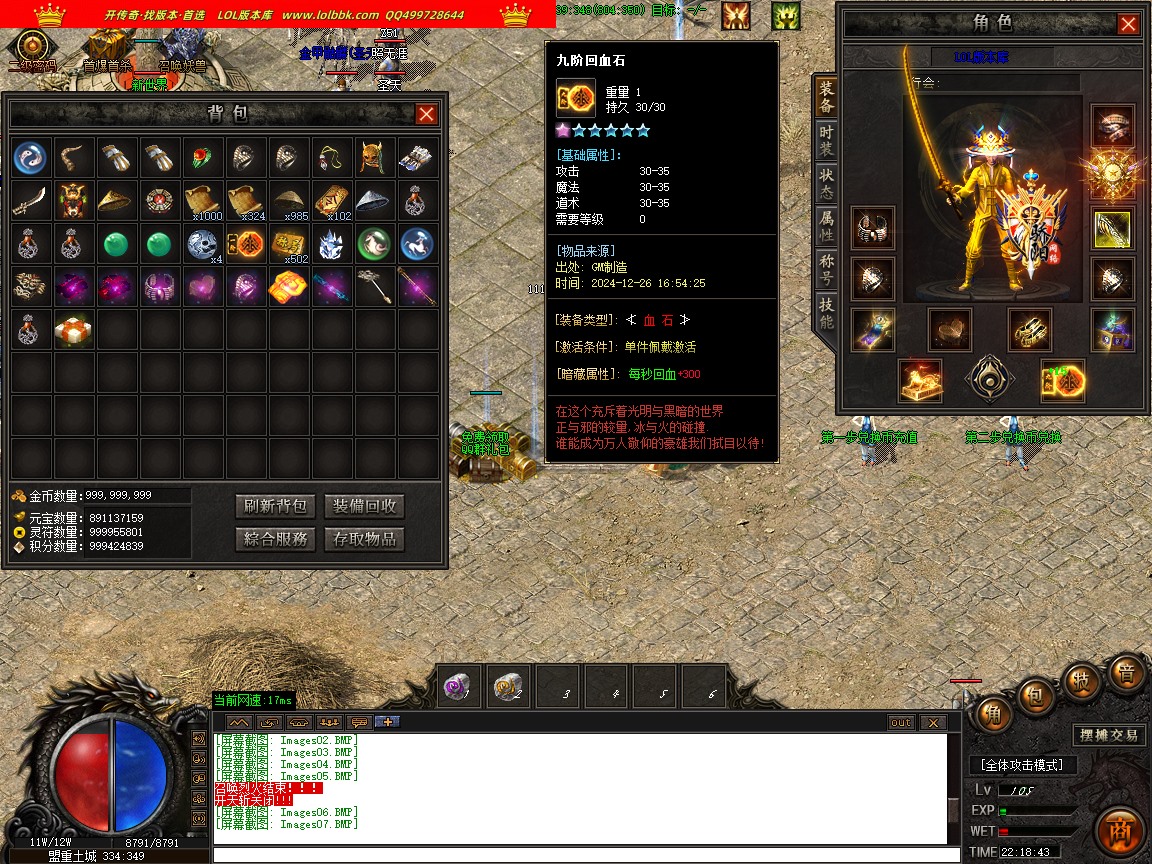Viewport: 1152px width, 864px height.
Task: Click the chat window 'out' button
Action: (x=901, y=722)
